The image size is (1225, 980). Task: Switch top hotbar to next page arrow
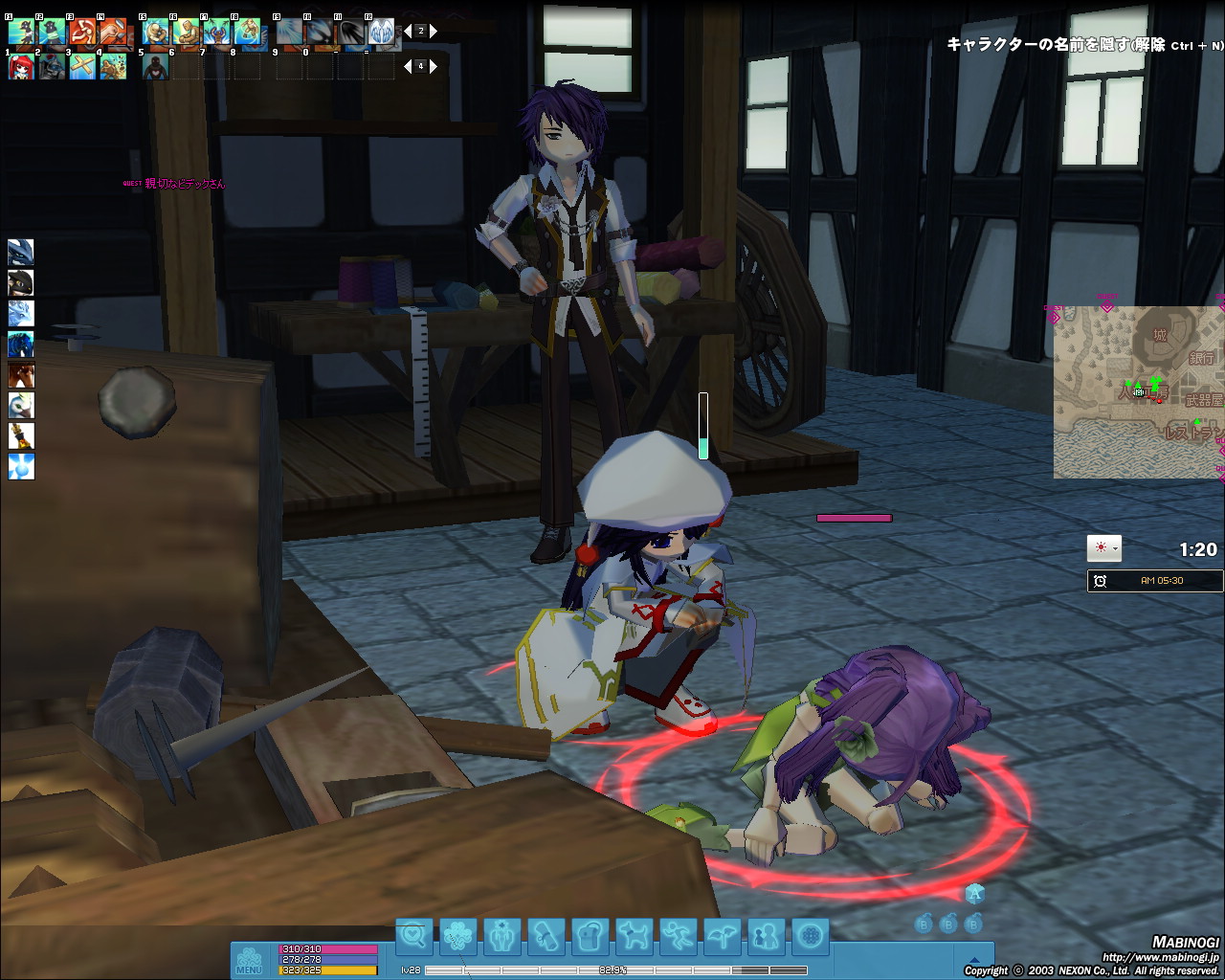pos(434,32)
